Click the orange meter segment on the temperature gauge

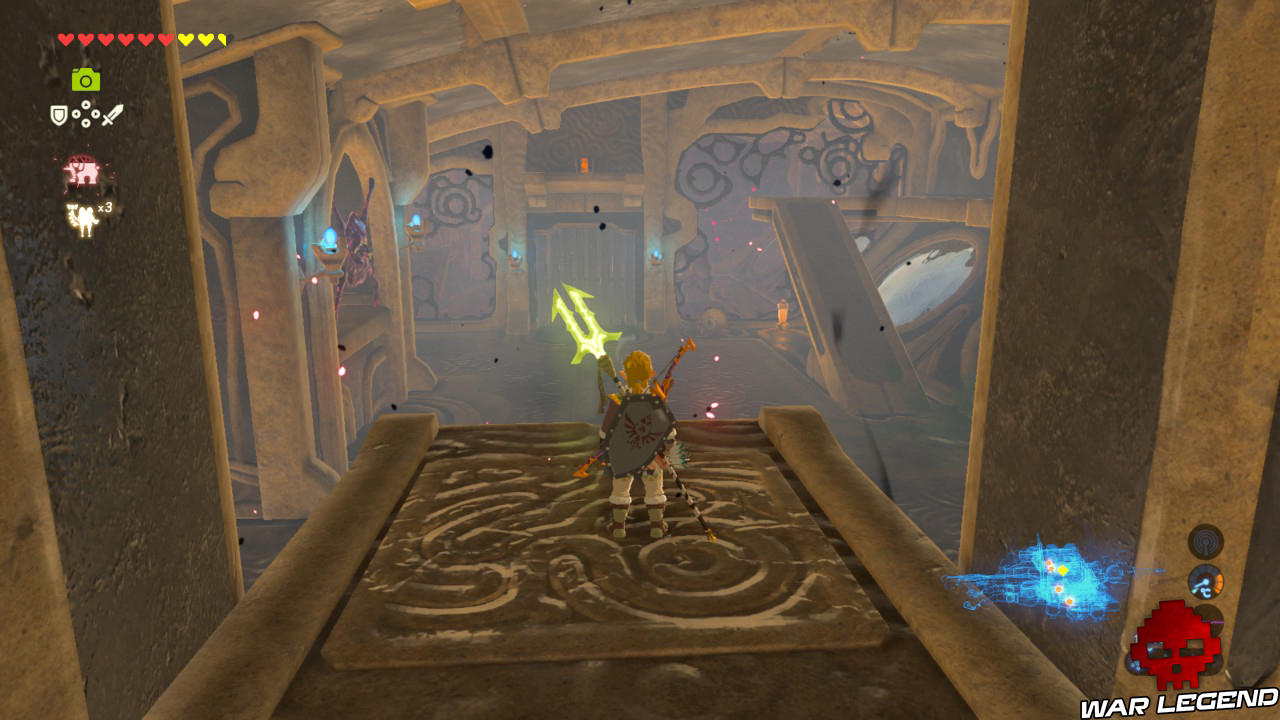pyautogui.click(x=1217, y=582)
